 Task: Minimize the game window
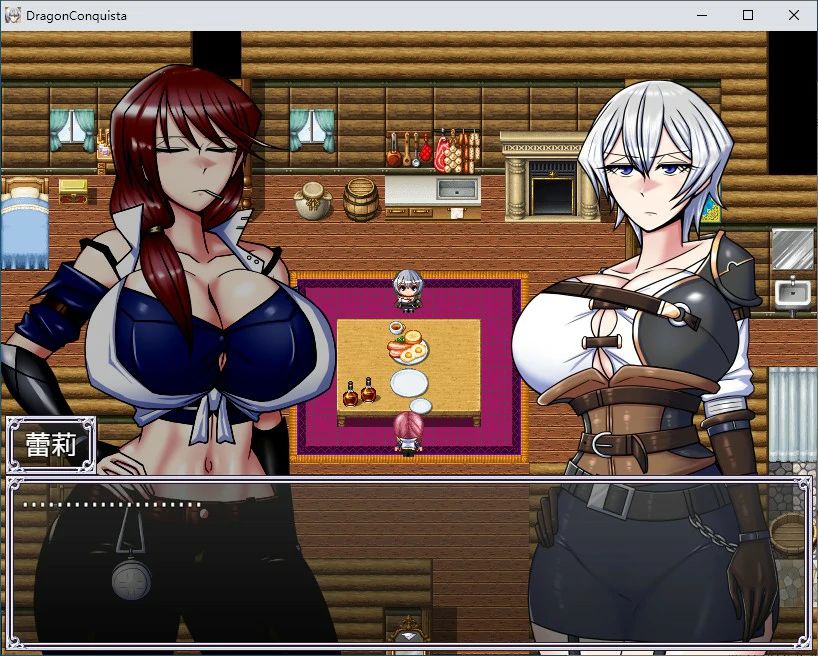[x=701, y=15]
